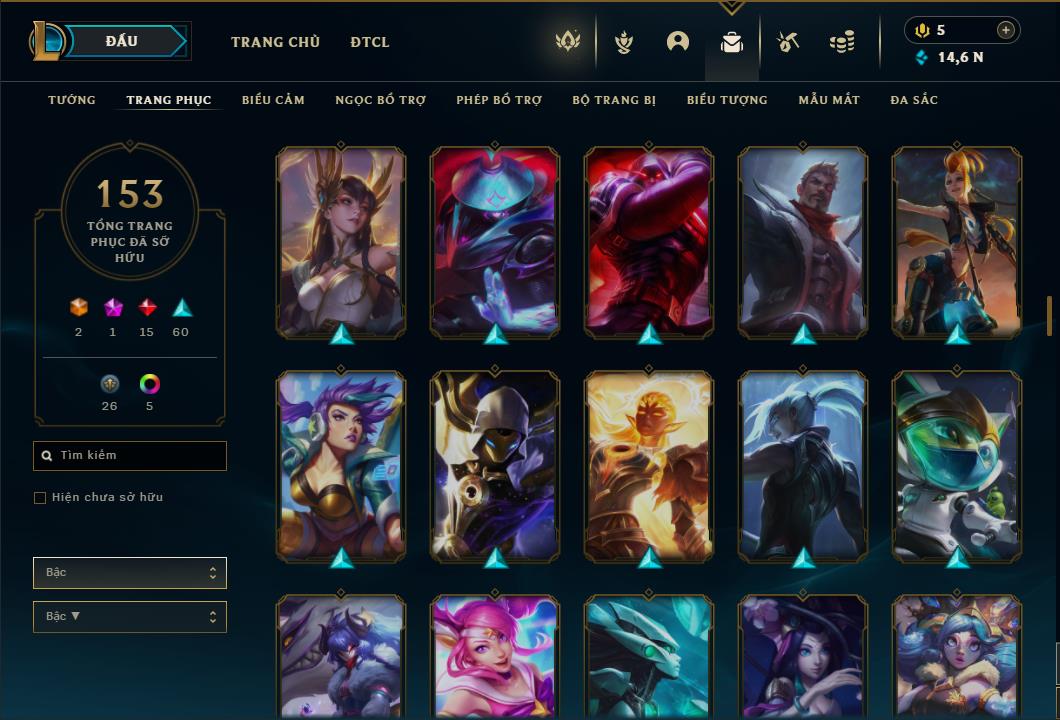Screen dimensions: 1060x720
Task: Switch to the BIỂU CẢM tab
Action: (x=273, y=100)
